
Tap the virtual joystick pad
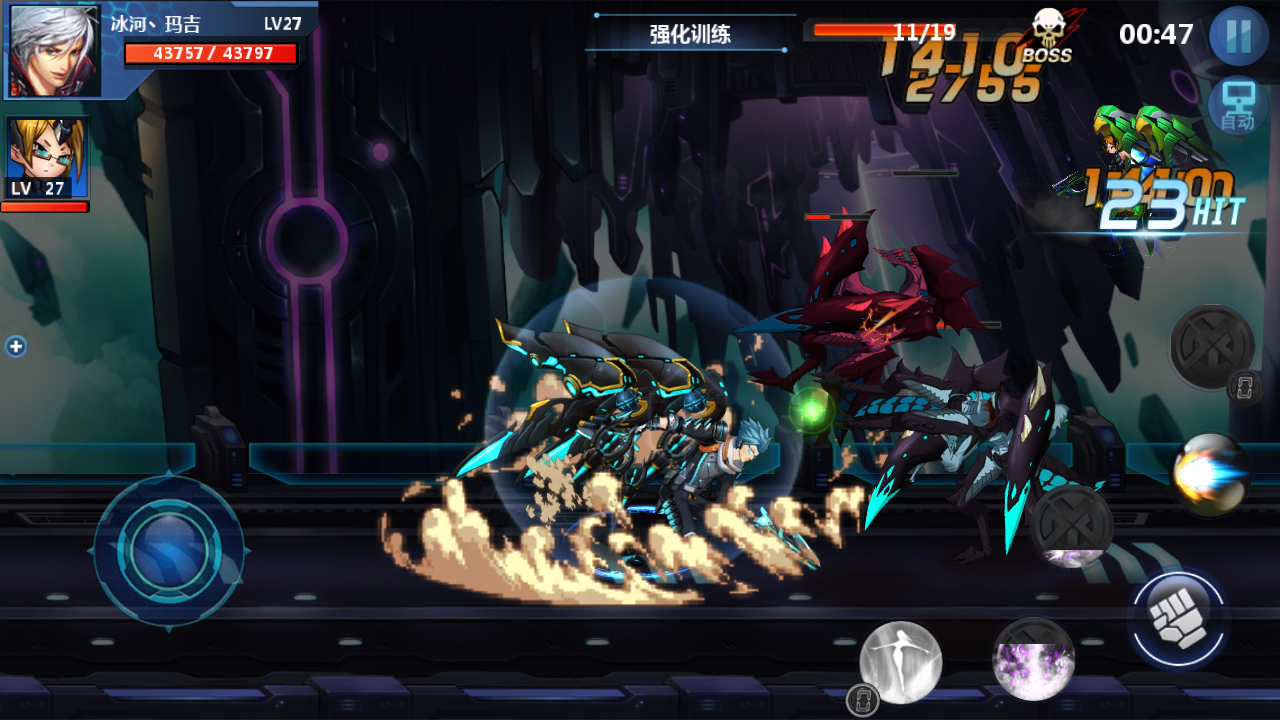click(169, 551)
